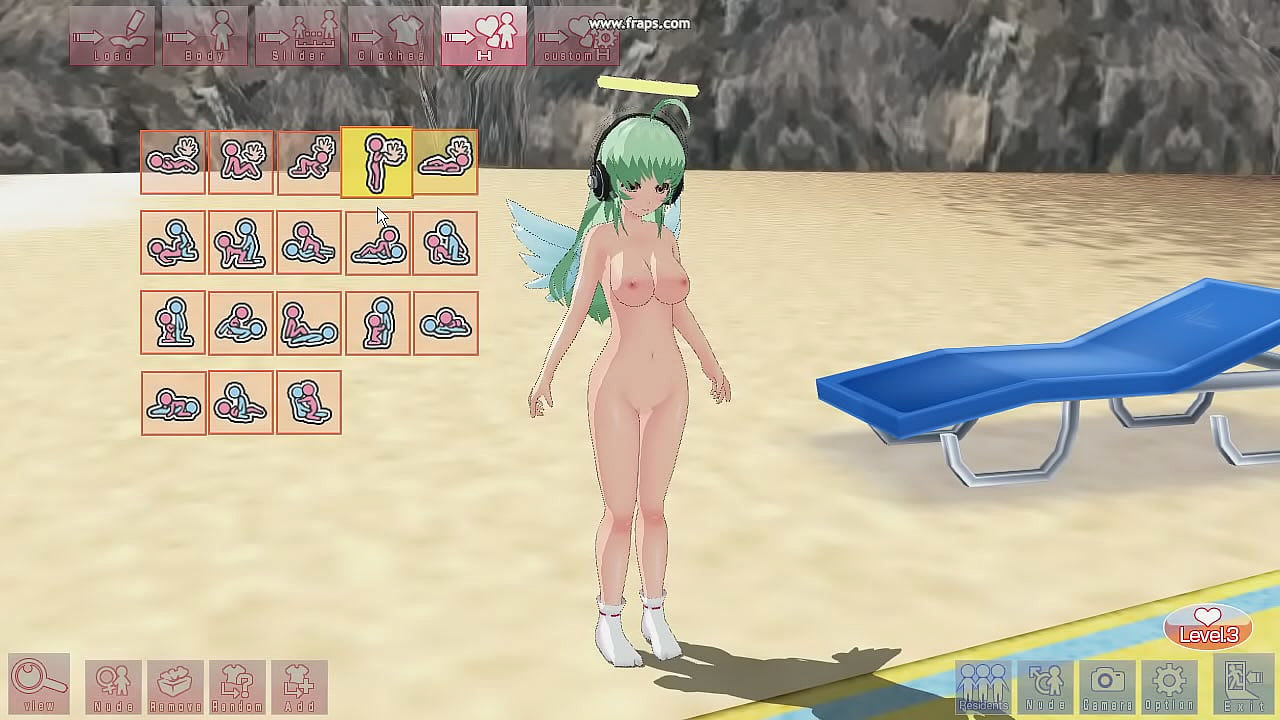This screenshot has width=1280, height=720.
Task: Deselect the highlighted standing pose thumbnail
Action: tap(378, 162)
